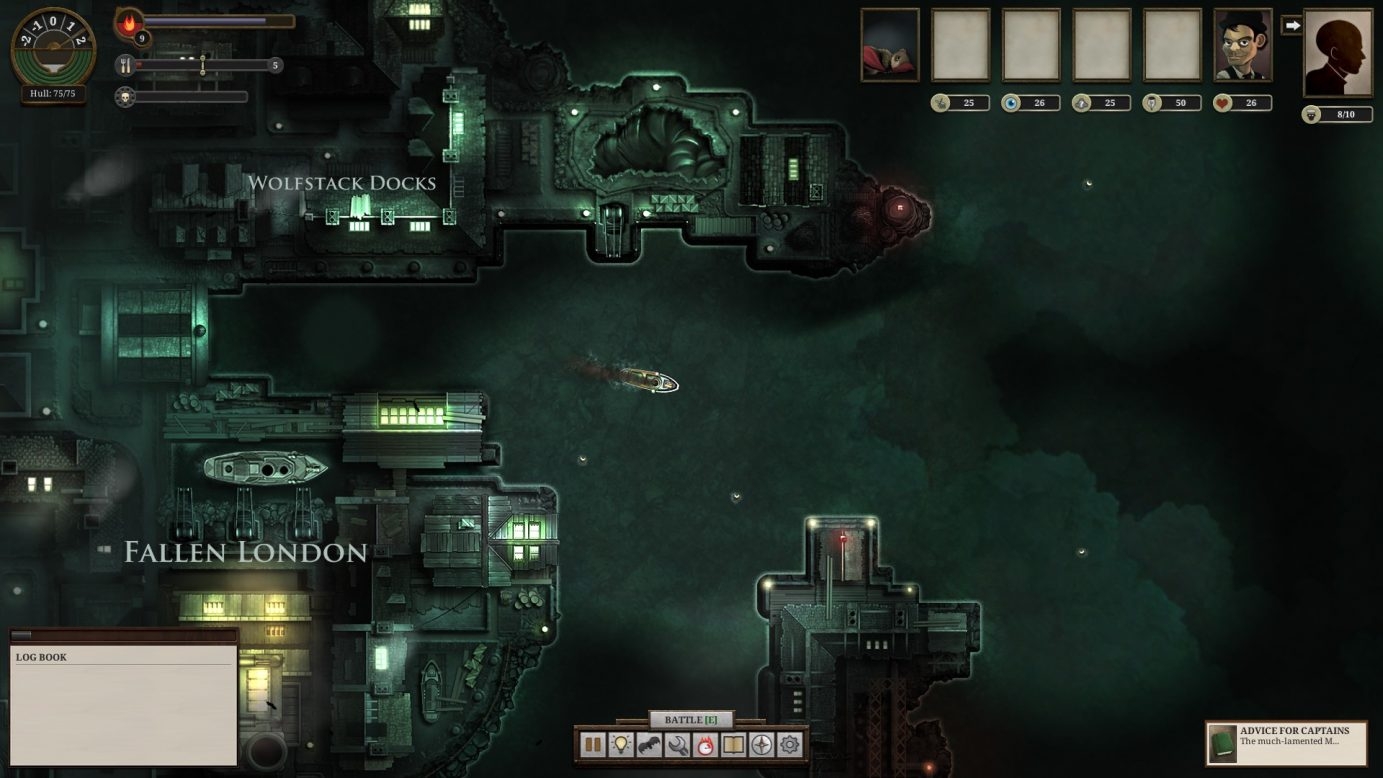The image size is (1383, 778).
Task: Open the captain silhouette portrait
Action: [x=1338, y=53]
